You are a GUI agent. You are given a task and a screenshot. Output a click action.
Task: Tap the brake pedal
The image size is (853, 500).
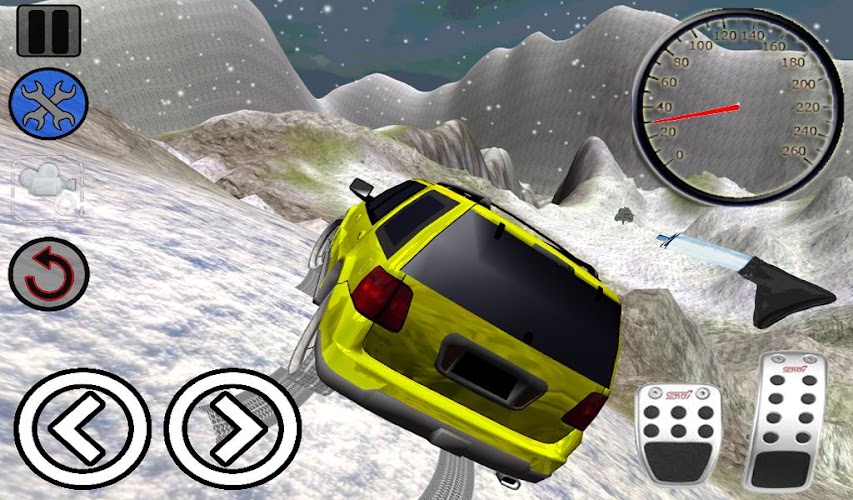(x=678, y=433)
